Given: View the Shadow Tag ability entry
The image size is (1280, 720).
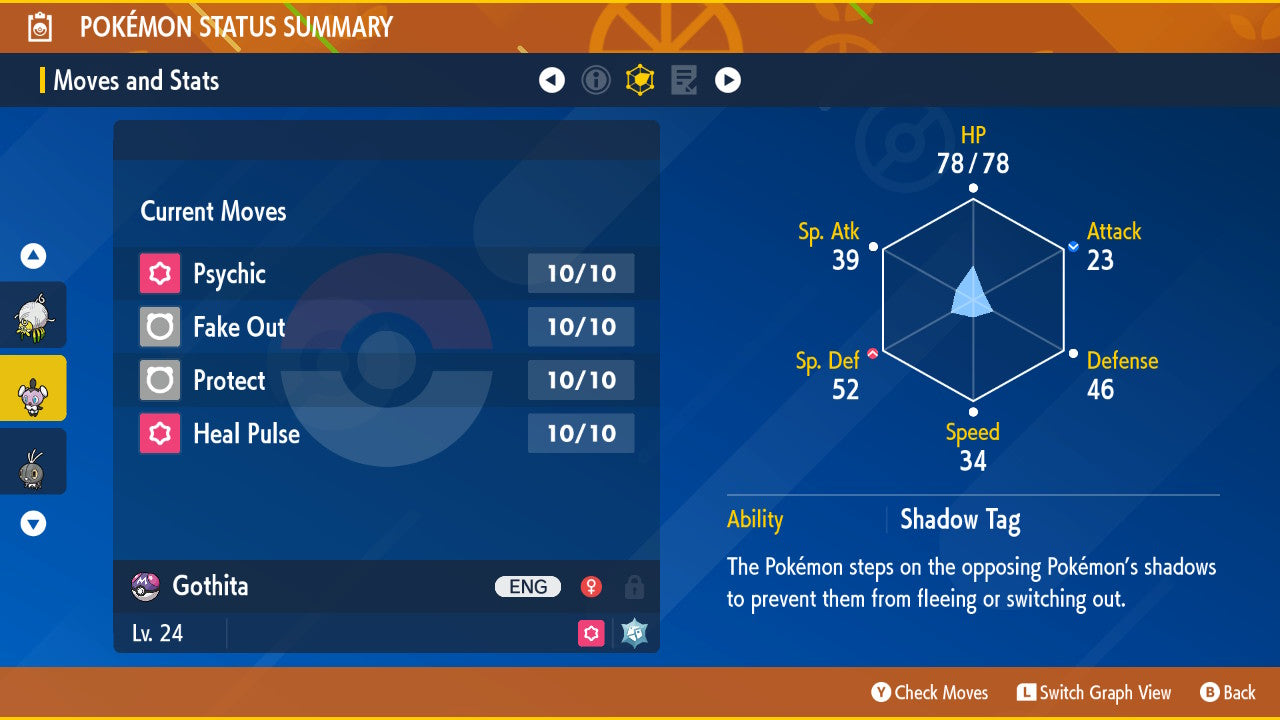Looking at the screenshot, I should (x=959, y=520).
